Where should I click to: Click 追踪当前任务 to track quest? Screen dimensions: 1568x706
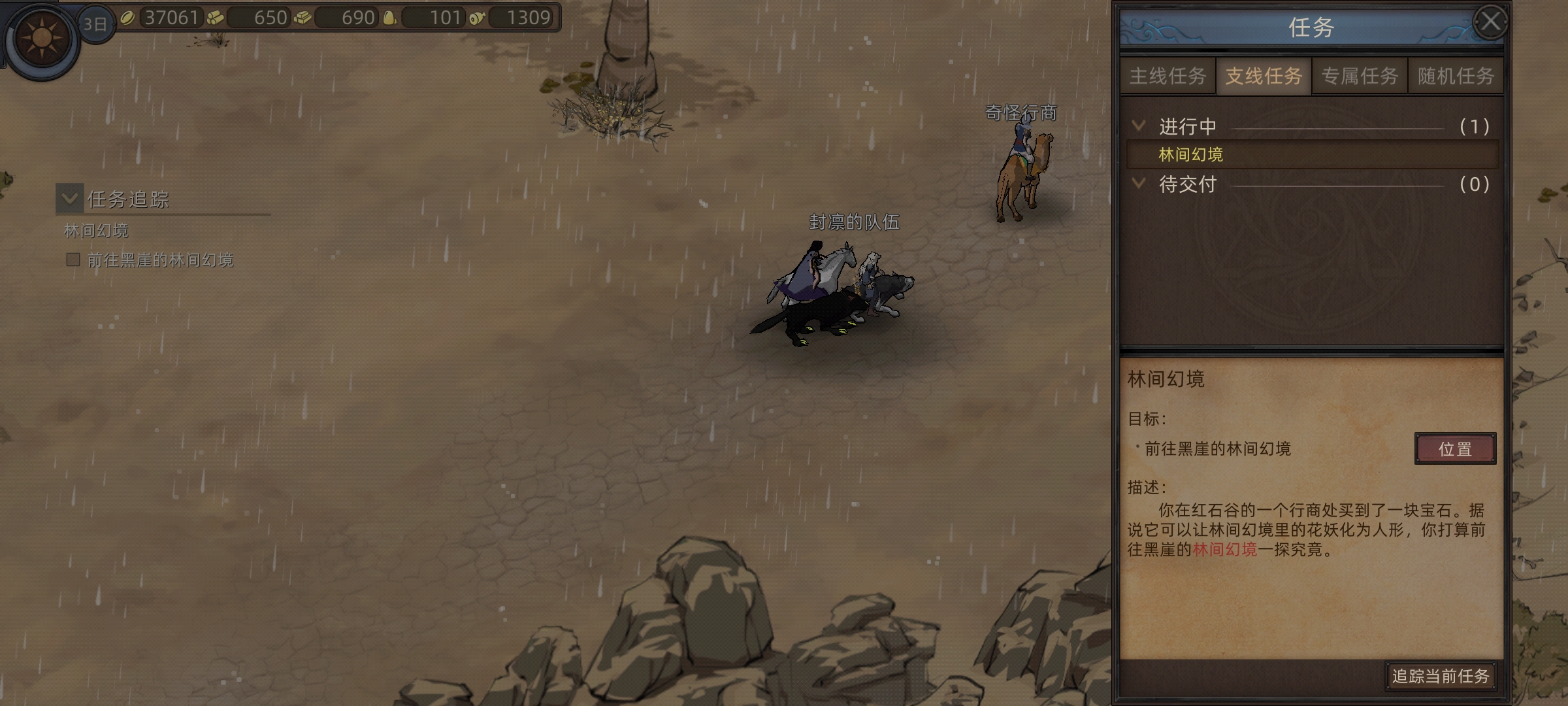pos(1440,676)
